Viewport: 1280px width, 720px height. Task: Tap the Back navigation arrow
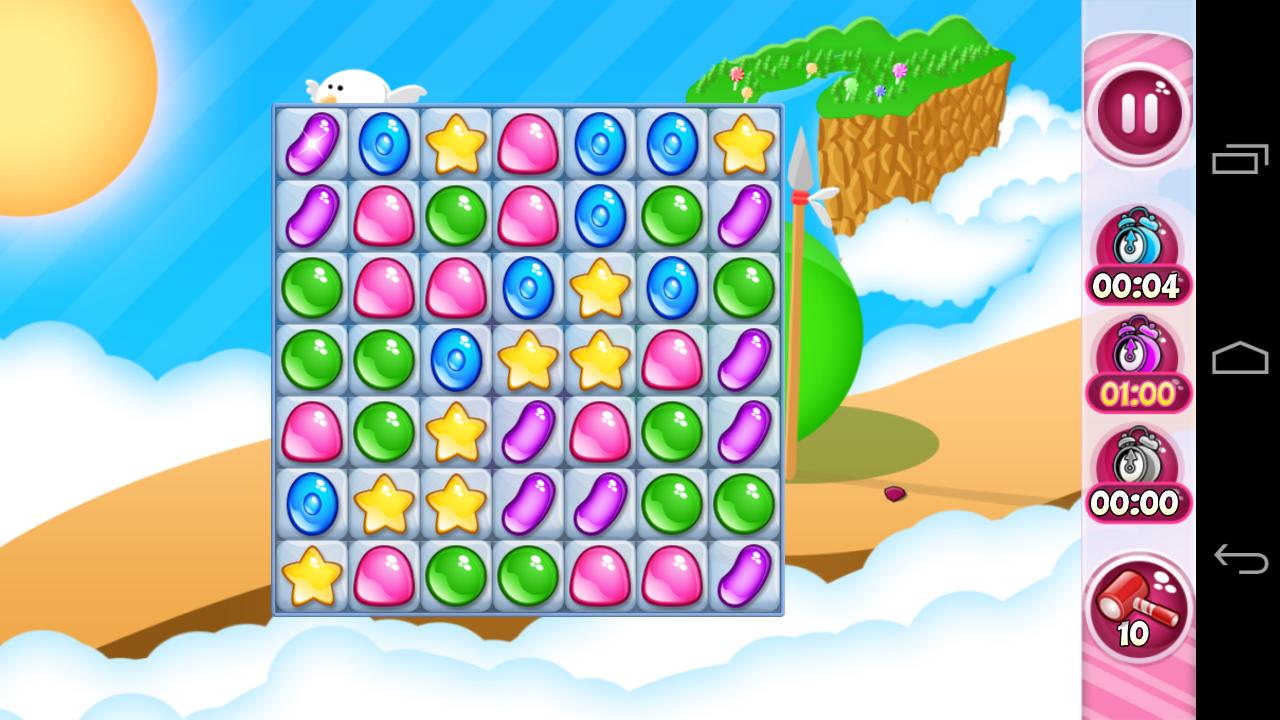pos(1240,560)
